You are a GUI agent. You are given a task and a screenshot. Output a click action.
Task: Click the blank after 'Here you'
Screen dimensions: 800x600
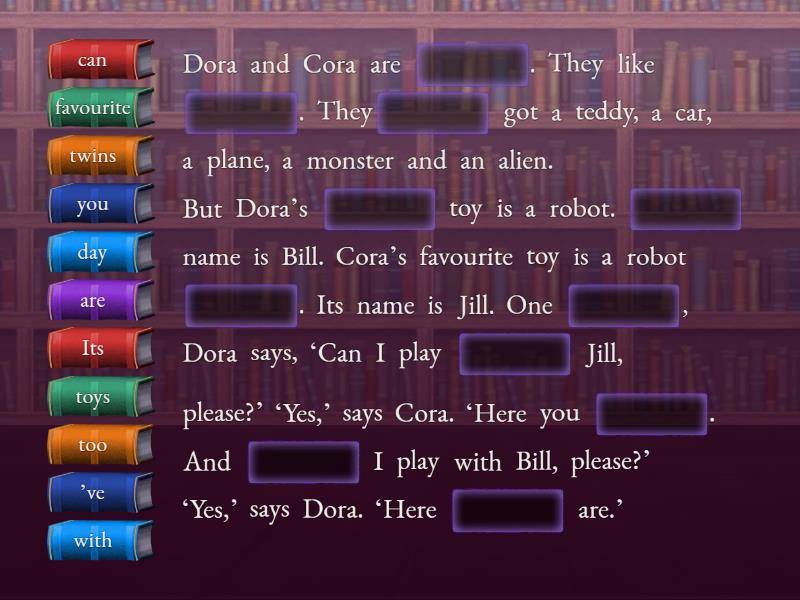[x=652, y=414]
